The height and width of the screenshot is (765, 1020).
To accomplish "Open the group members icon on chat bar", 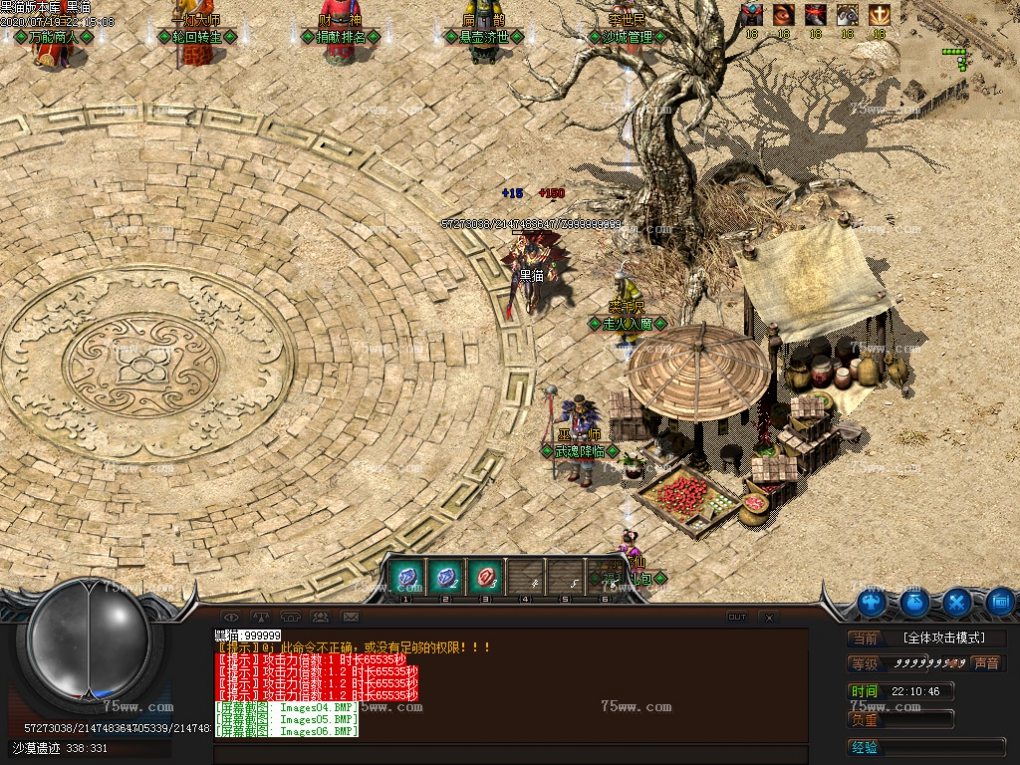I will pyautogui.click(x=321, y=617).
